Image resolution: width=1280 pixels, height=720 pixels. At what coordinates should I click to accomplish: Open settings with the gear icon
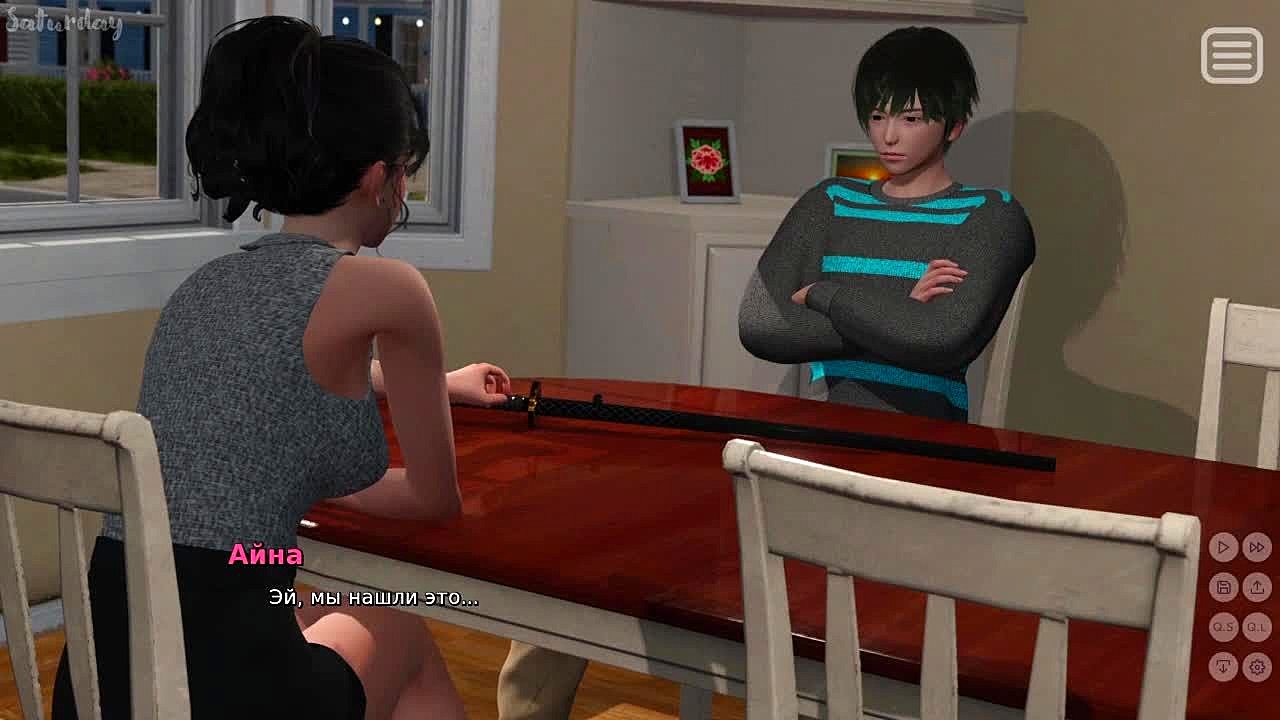click(x=1257, y=666)
